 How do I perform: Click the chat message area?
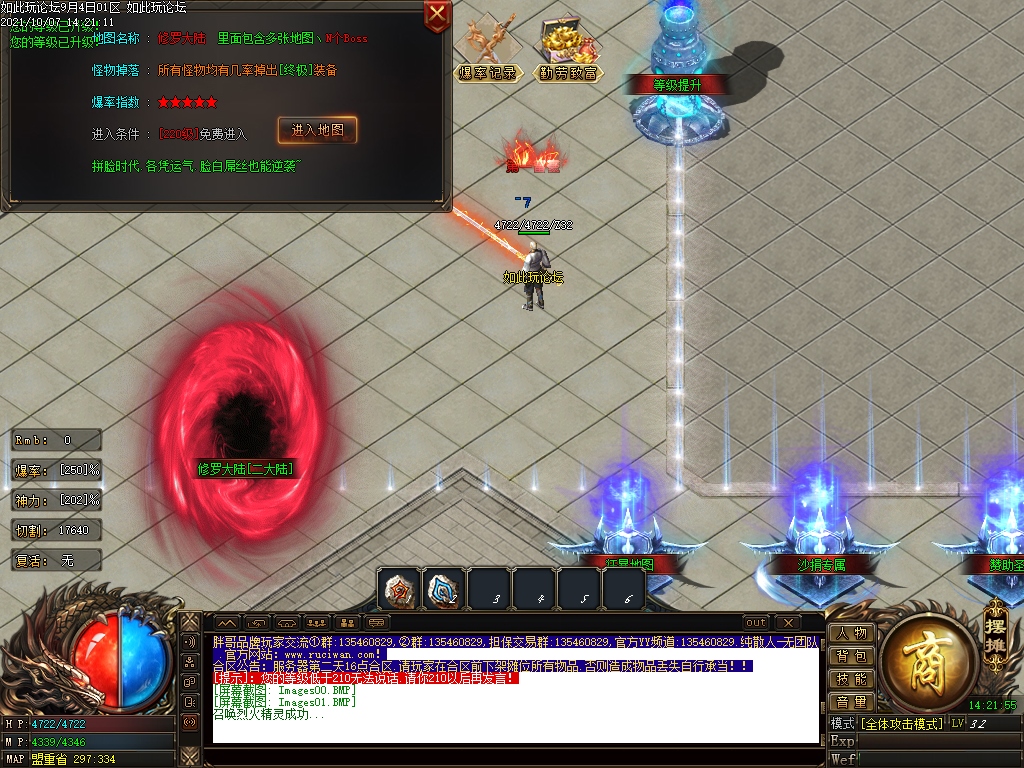(x=515, y=690)
